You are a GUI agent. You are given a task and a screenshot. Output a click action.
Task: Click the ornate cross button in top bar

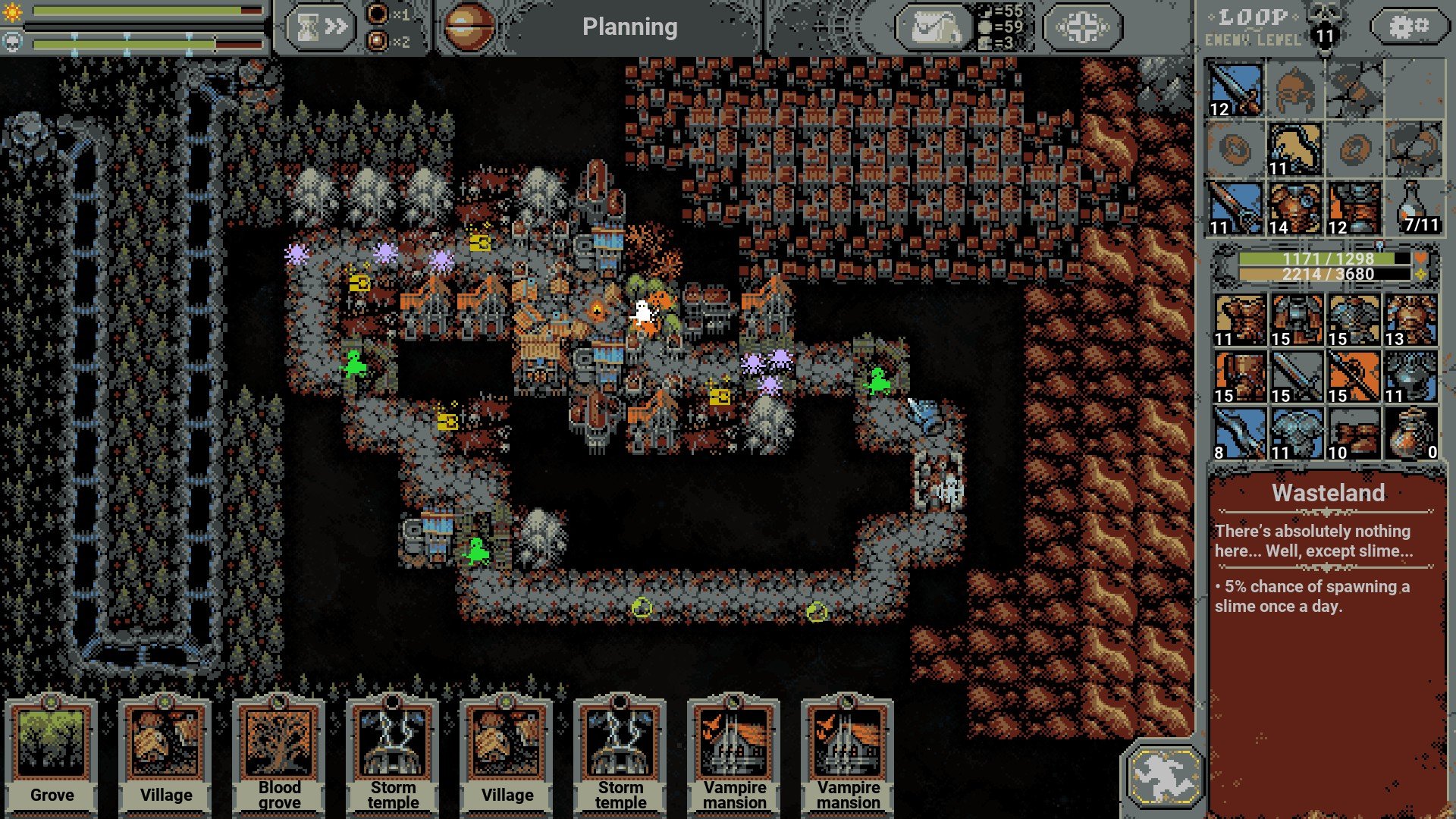(x=1081, y=27)
